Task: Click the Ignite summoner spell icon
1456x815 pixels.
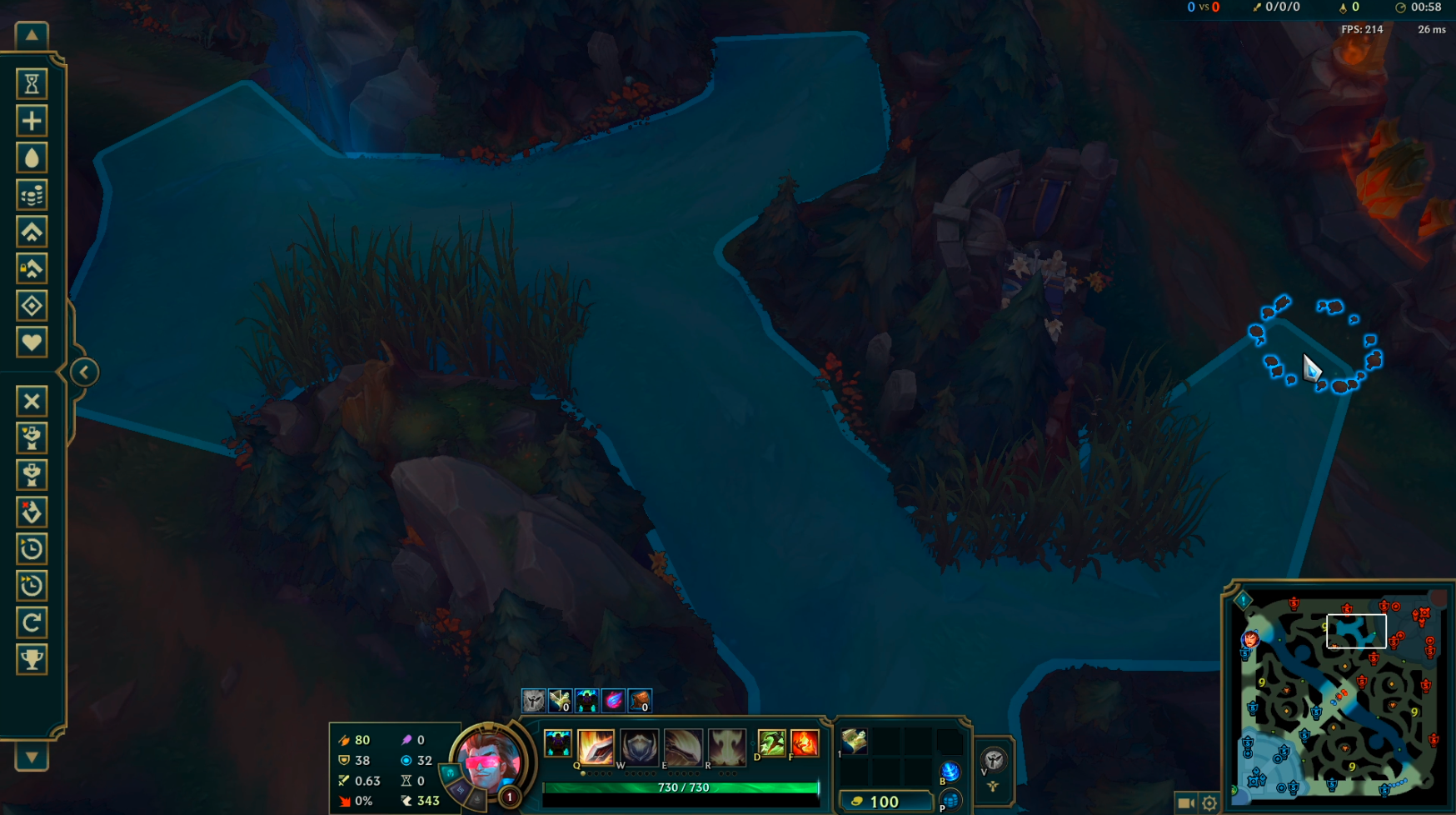Action: coord(805,744)
